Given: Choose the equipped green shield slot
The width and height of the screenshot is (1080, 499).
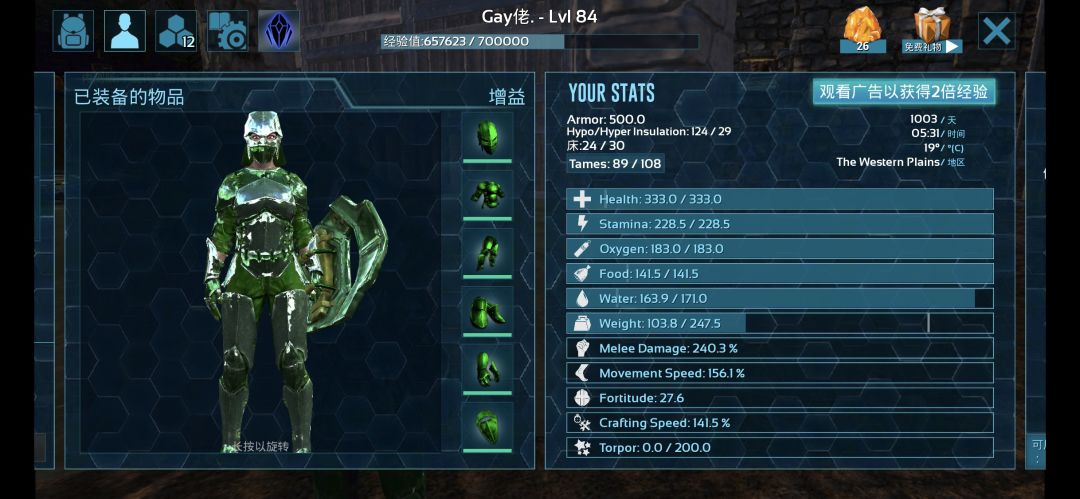Looking at the screenshot, I should click(487, 426).
